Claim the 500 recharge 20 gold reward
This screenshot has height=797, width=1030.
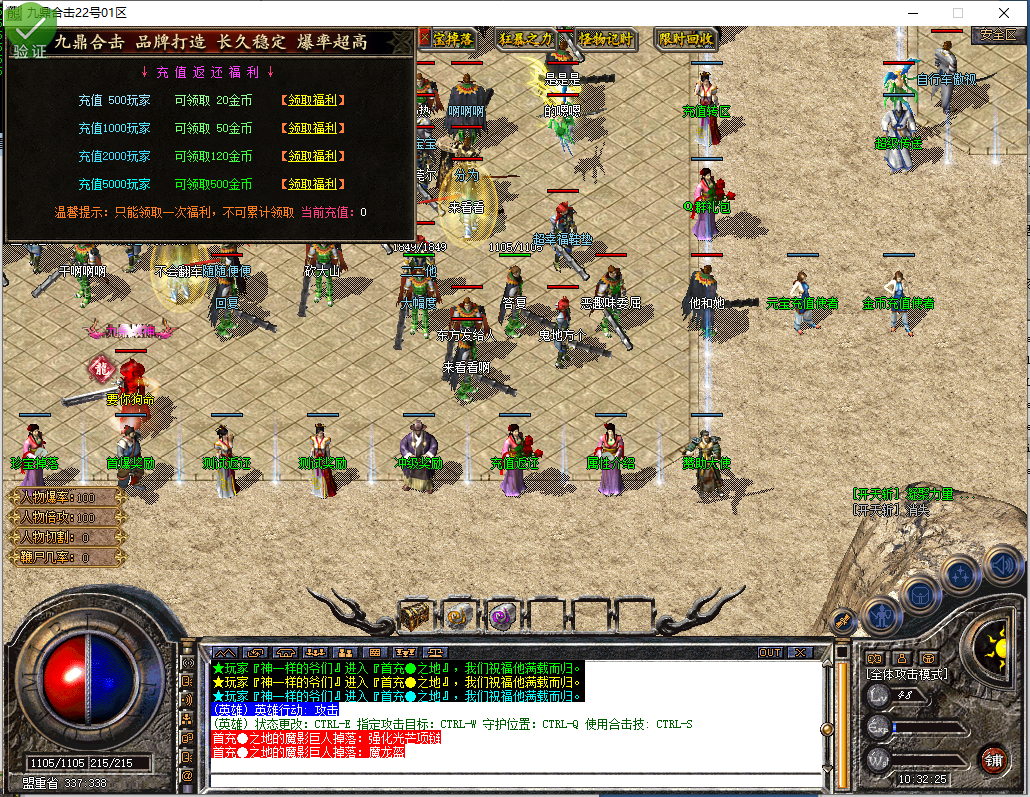[311, 100]
